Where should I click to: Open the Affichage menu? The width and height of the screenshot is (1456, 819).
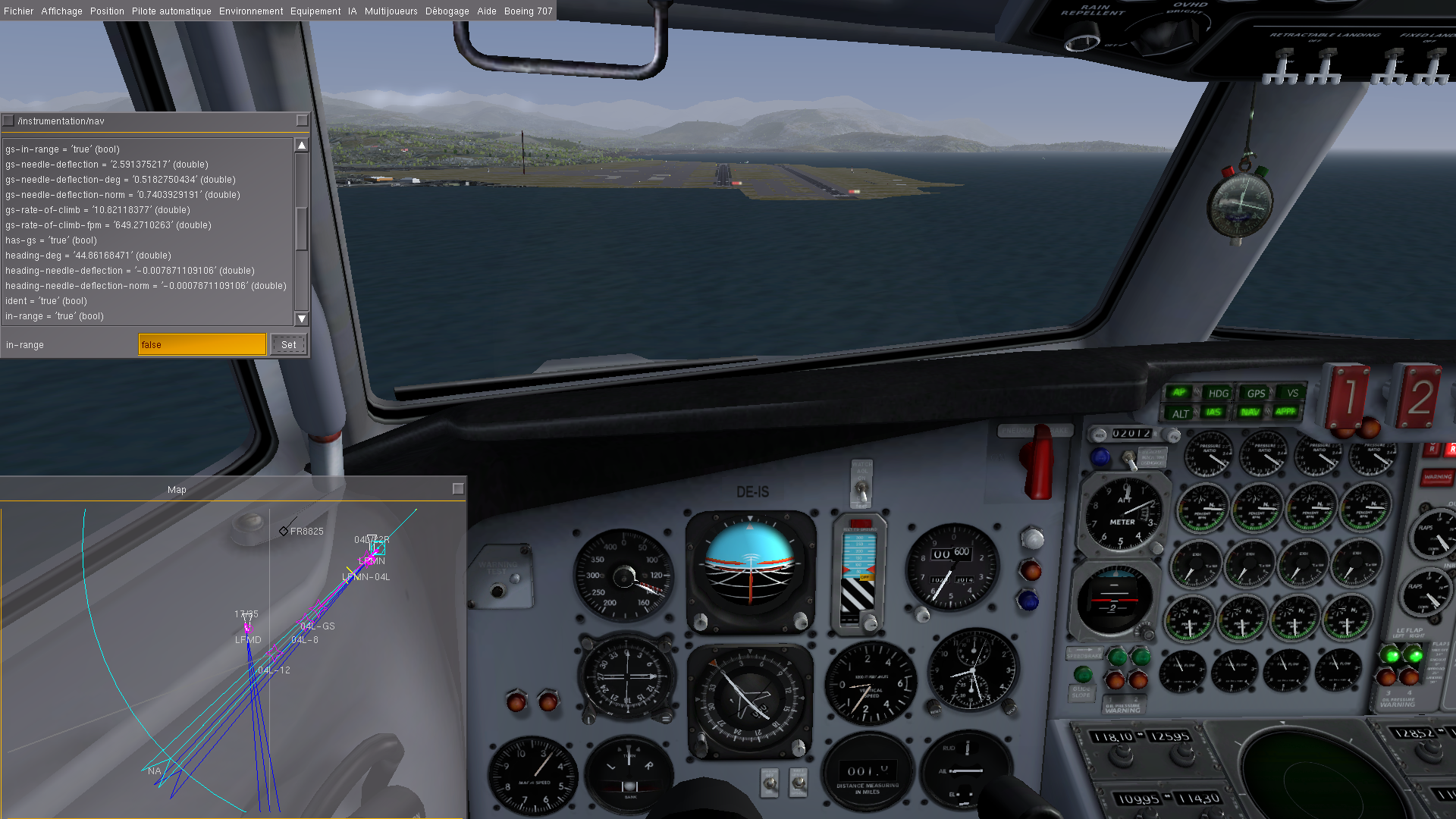(61, 11)
